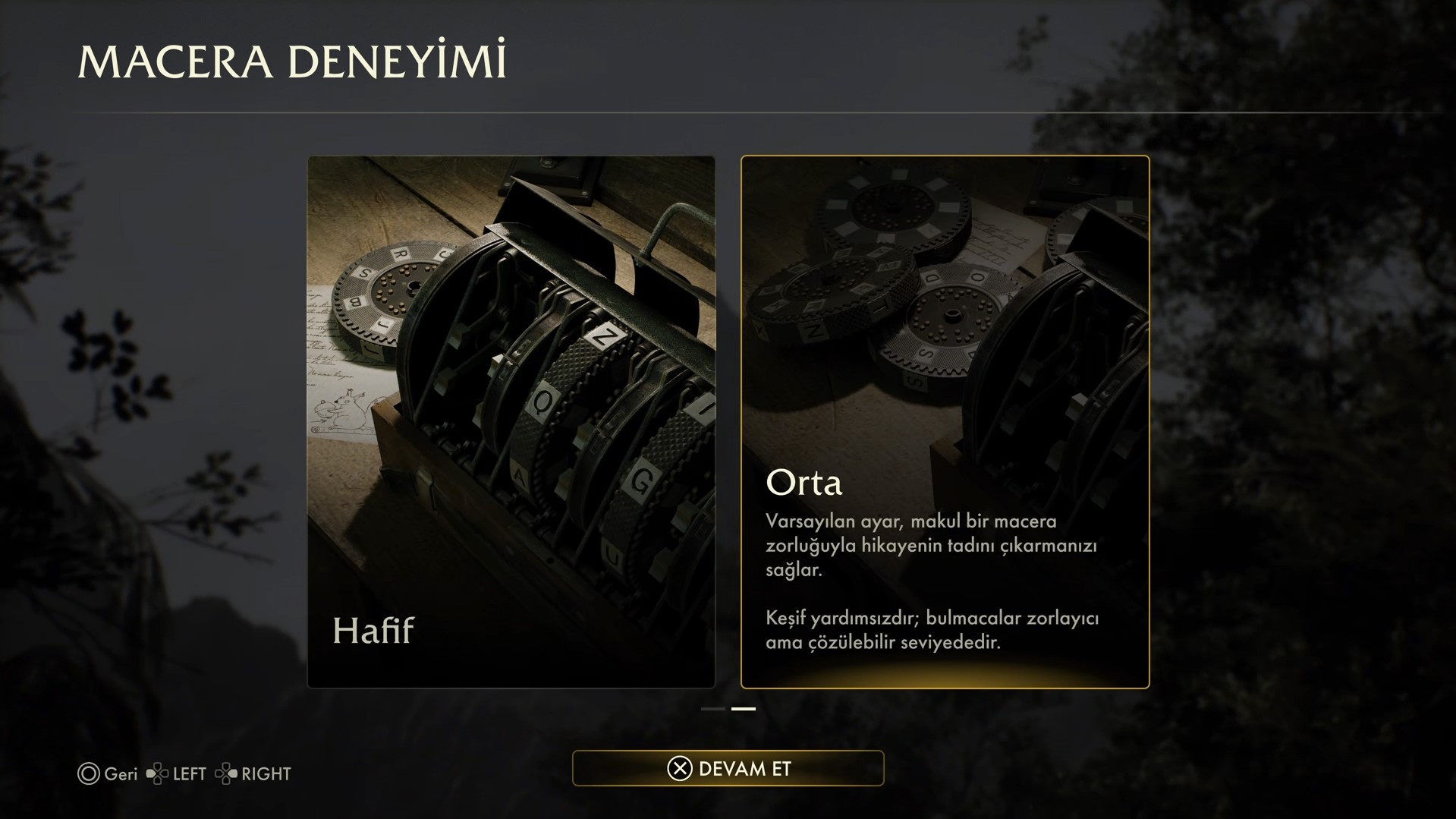Confirm with the Devam Et button
Image resolution: width=1456 pixels, height=819 pixels.
(x=728, y=768)
